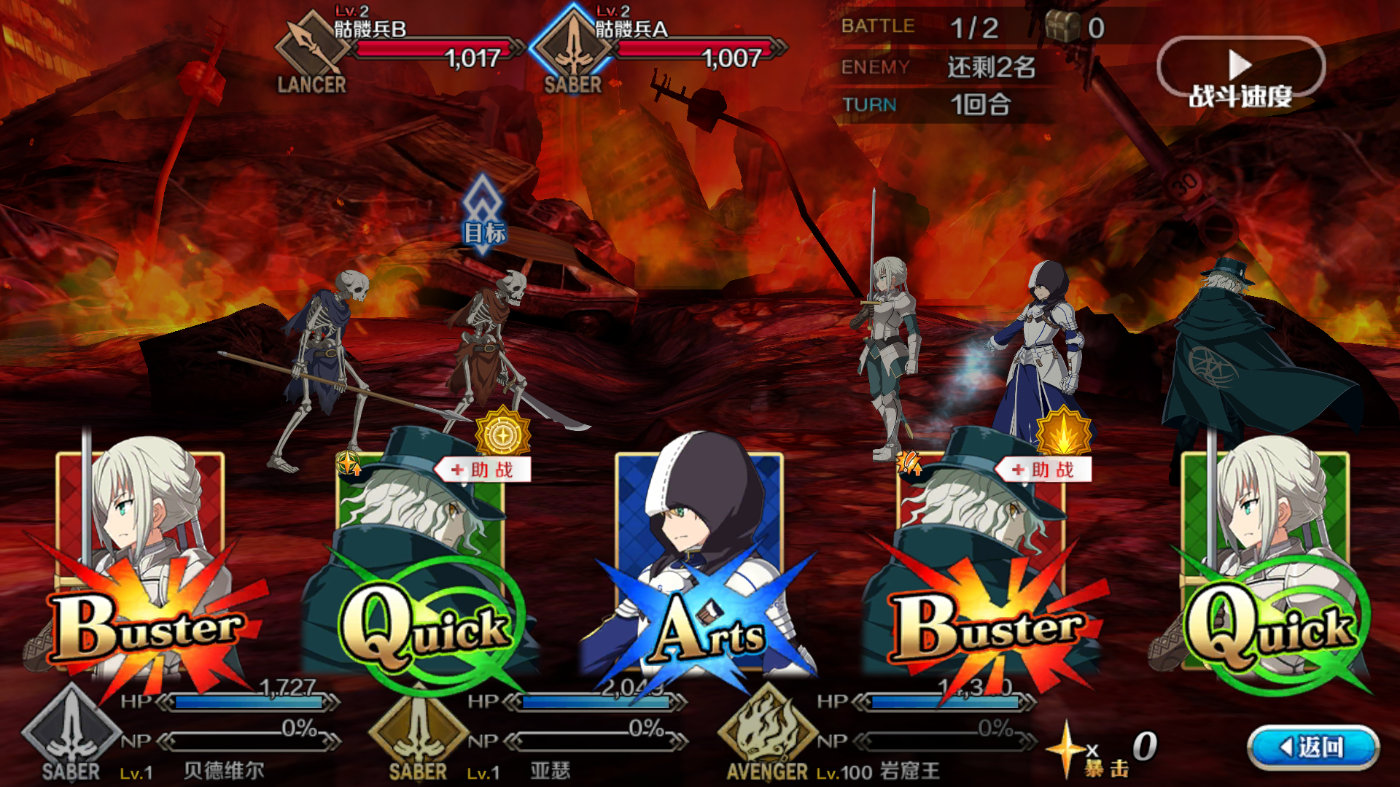Select Bedivere's Buster command card

click(x=140, y=570)
